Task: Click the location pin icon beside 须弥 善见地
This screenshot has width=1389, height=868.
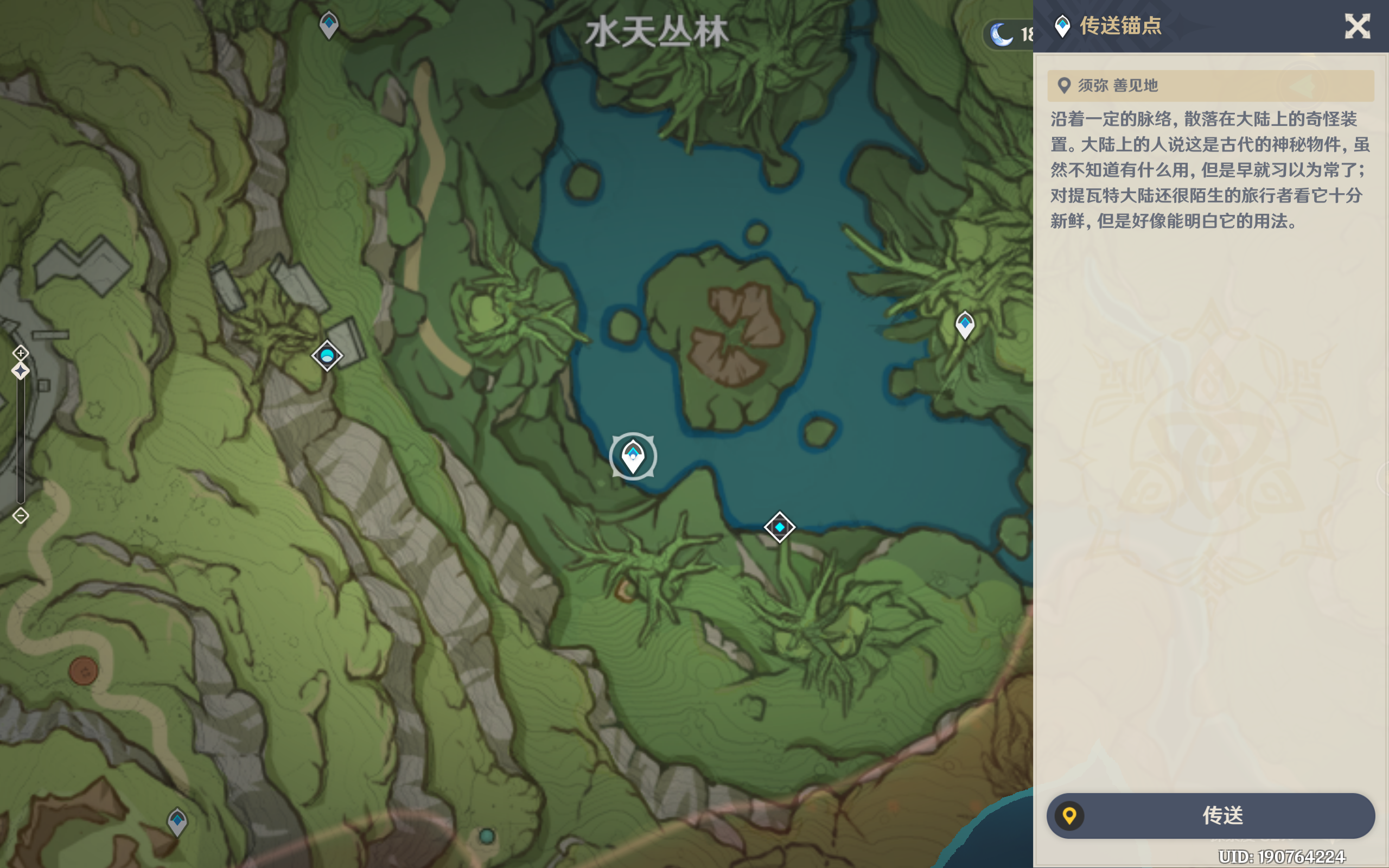Action: (1065, 85)
